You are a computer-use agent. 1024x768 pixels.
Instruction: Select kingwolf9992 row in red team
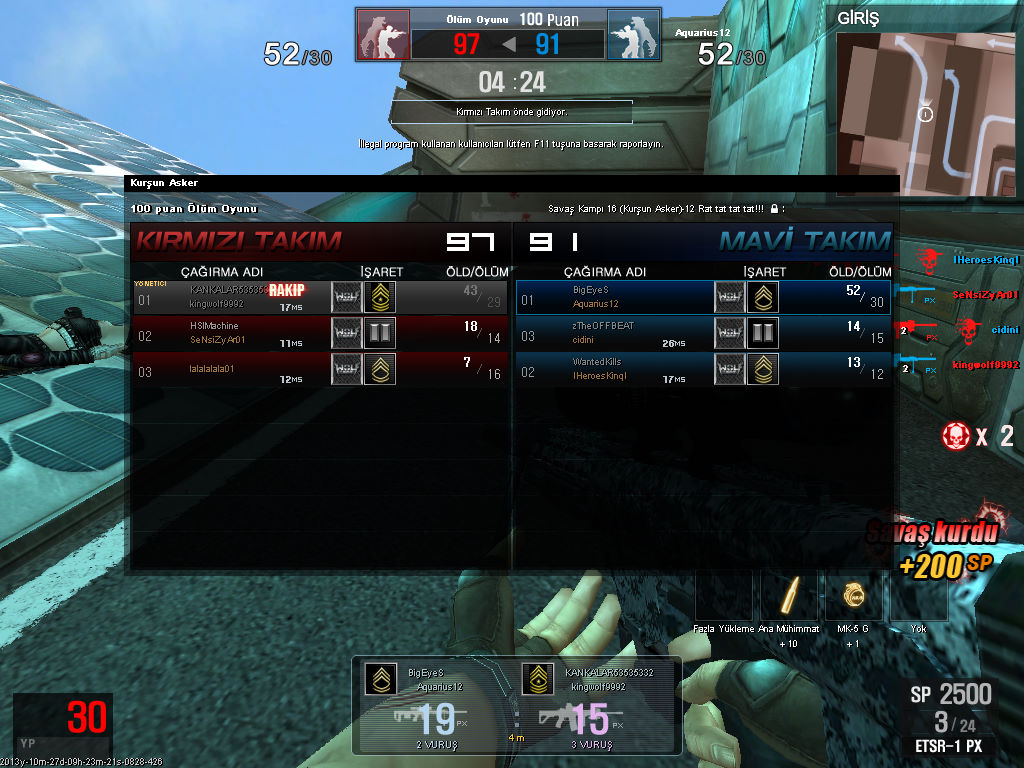pos(320,297)
